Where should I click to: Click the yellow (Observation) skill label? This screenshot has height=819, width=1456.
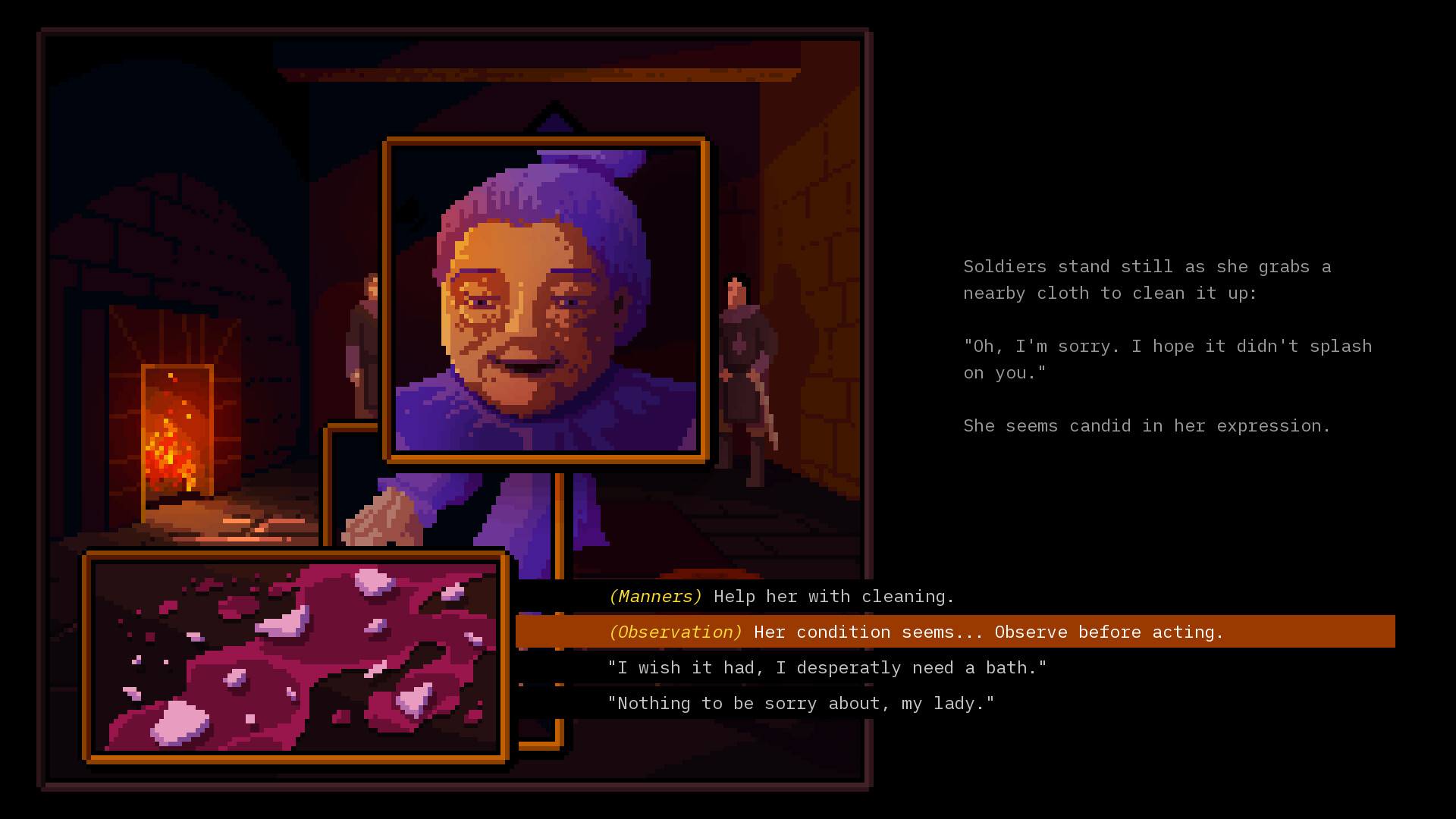point(675,632)
